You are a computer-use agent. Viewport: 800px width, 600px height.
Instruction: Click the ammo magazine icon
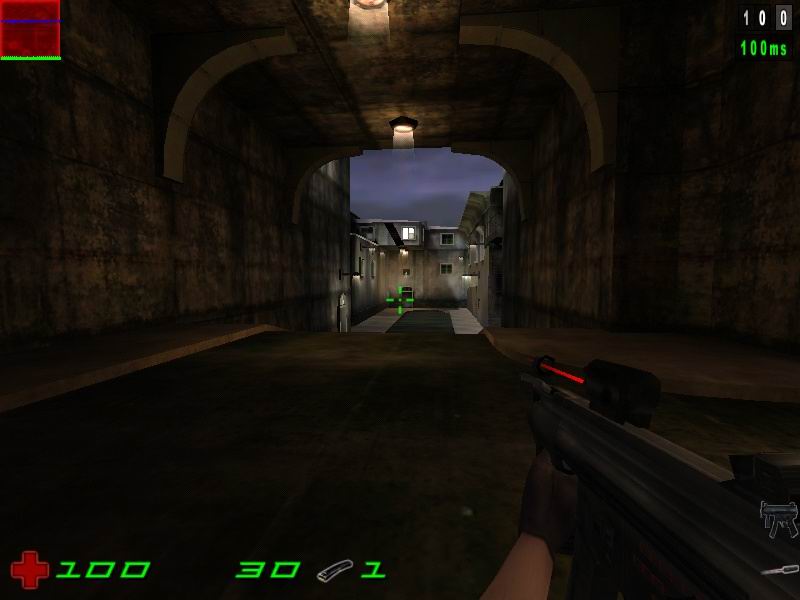tap(335, 572)
